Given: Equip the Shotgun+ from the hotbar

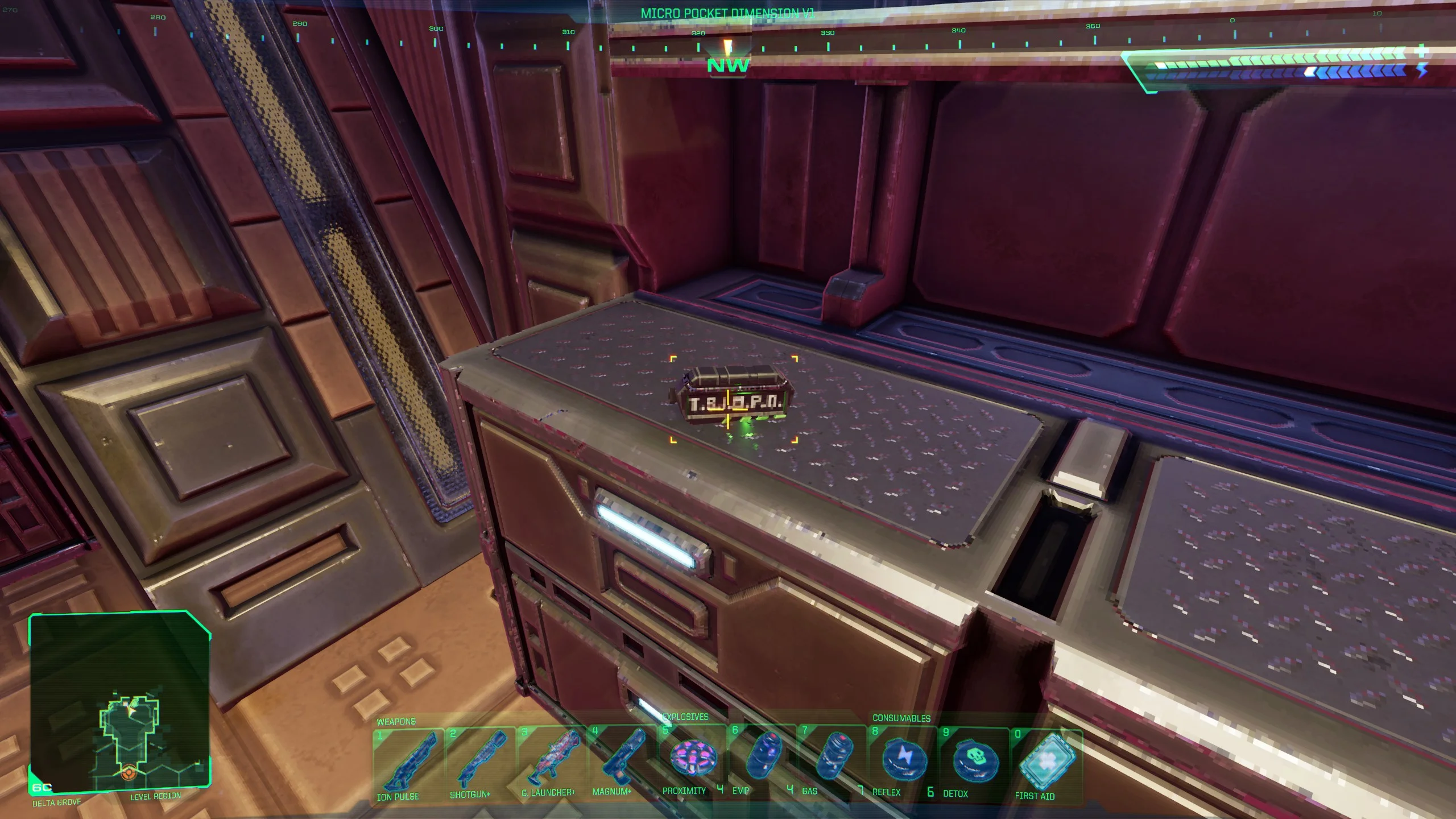Looking at the screenshot, I should click(x=480, y=762).
